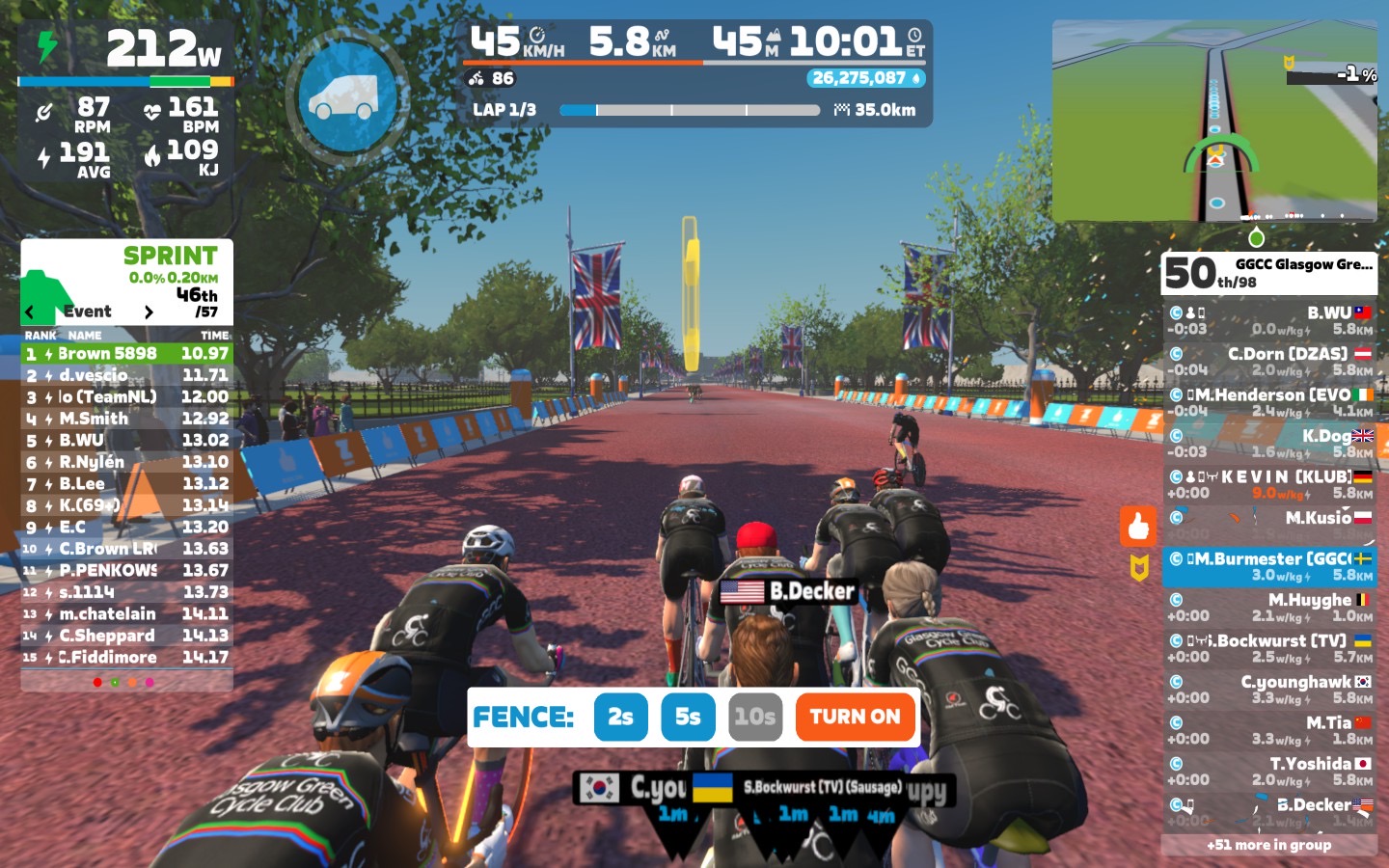
Task: Activate the van power-up icon
Action: pyautogui.click(x=342, y=97)
